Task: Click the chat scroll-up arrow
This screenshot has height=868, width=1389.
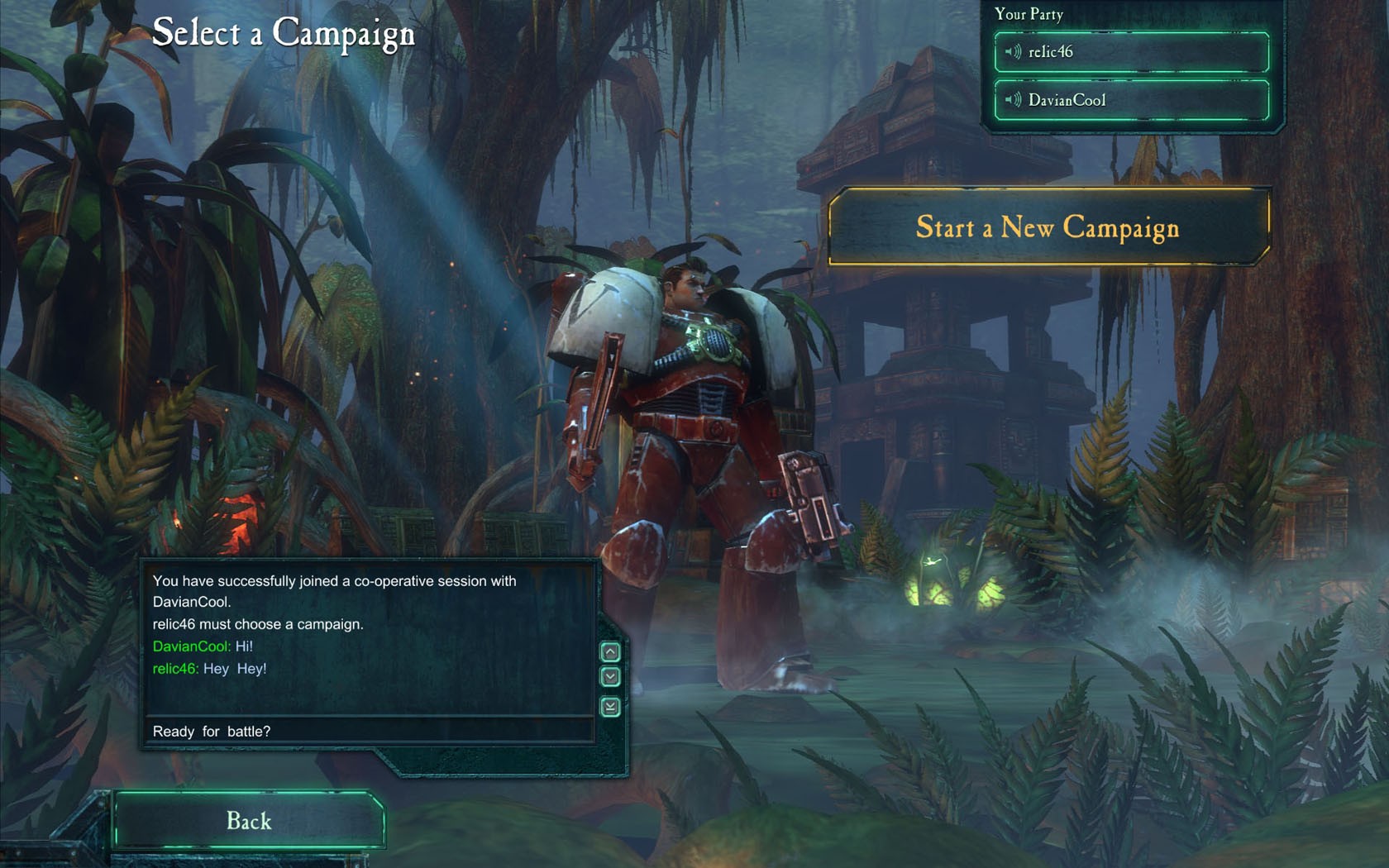Action: coord(610,652)
